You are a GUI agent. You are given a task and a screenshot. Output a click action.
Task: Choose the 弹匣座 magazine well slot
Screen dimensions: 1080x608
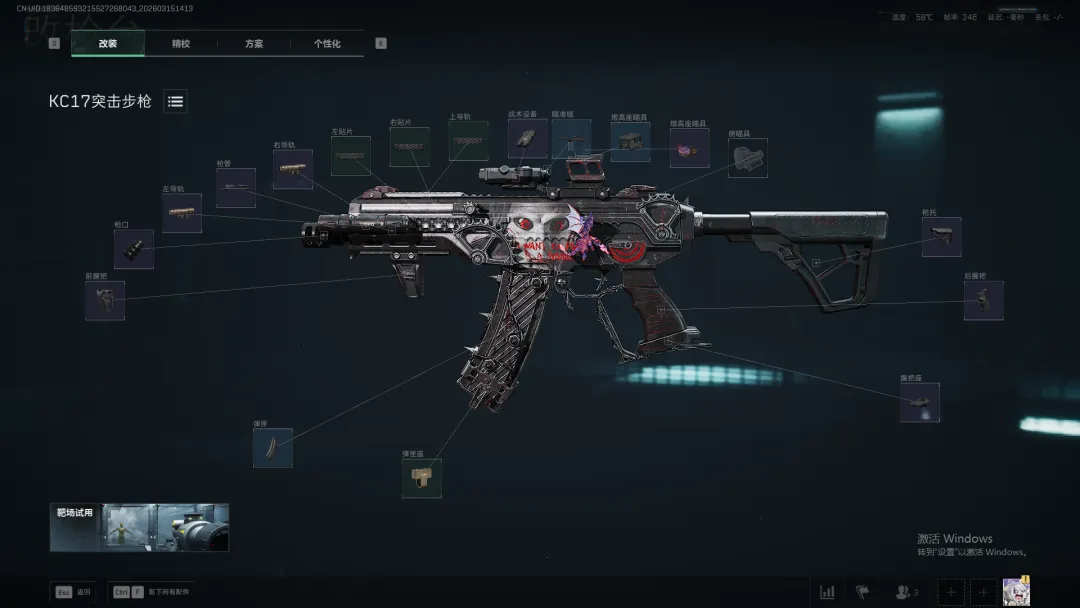click(x=421, y=478)
